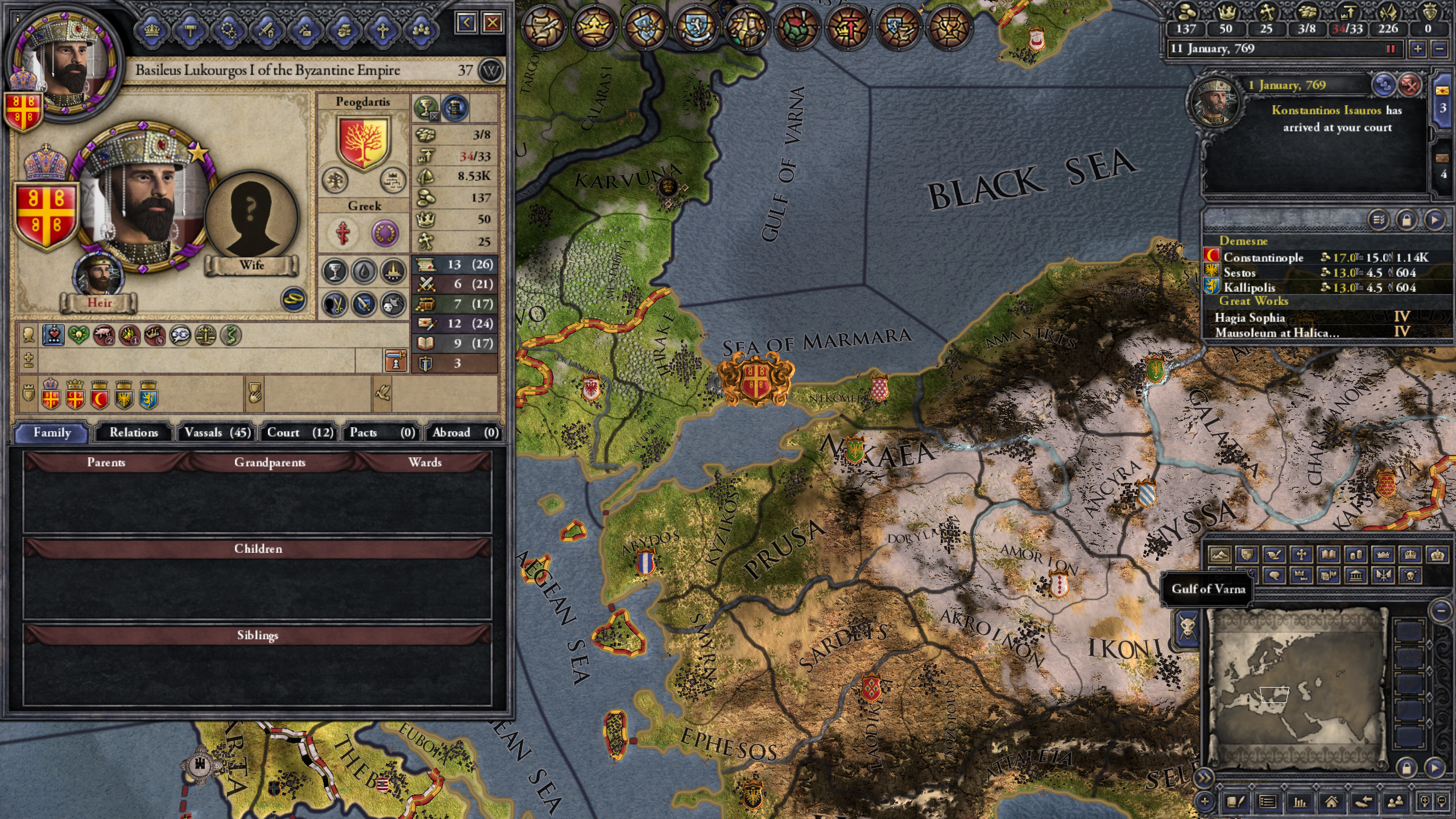Open the Hagia Sophia great work
Viewport: 1456px width, 819px height.
point(1250,317)
